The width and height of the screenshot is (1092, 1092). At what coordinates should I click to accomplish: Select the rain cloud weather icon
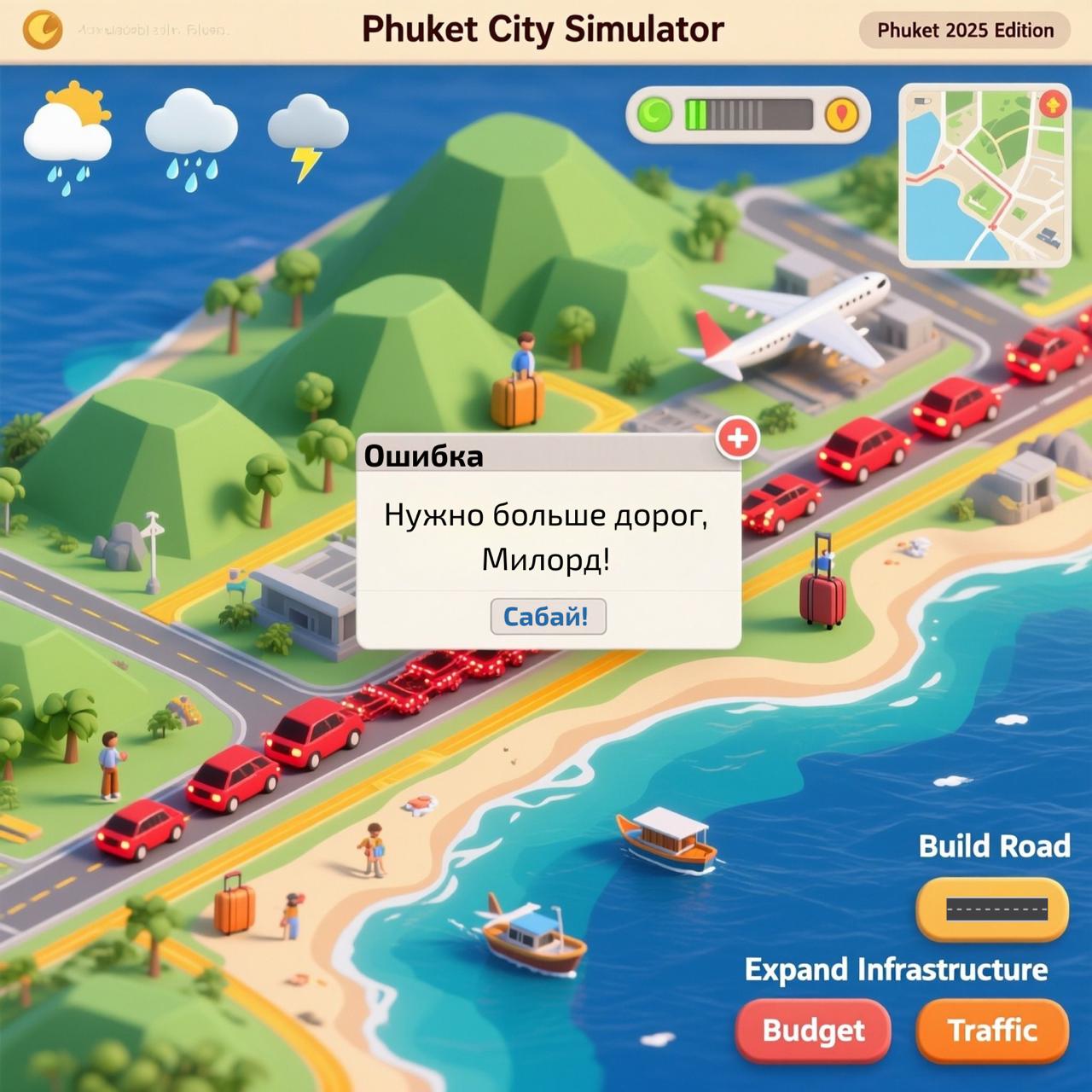coord(190,138)
